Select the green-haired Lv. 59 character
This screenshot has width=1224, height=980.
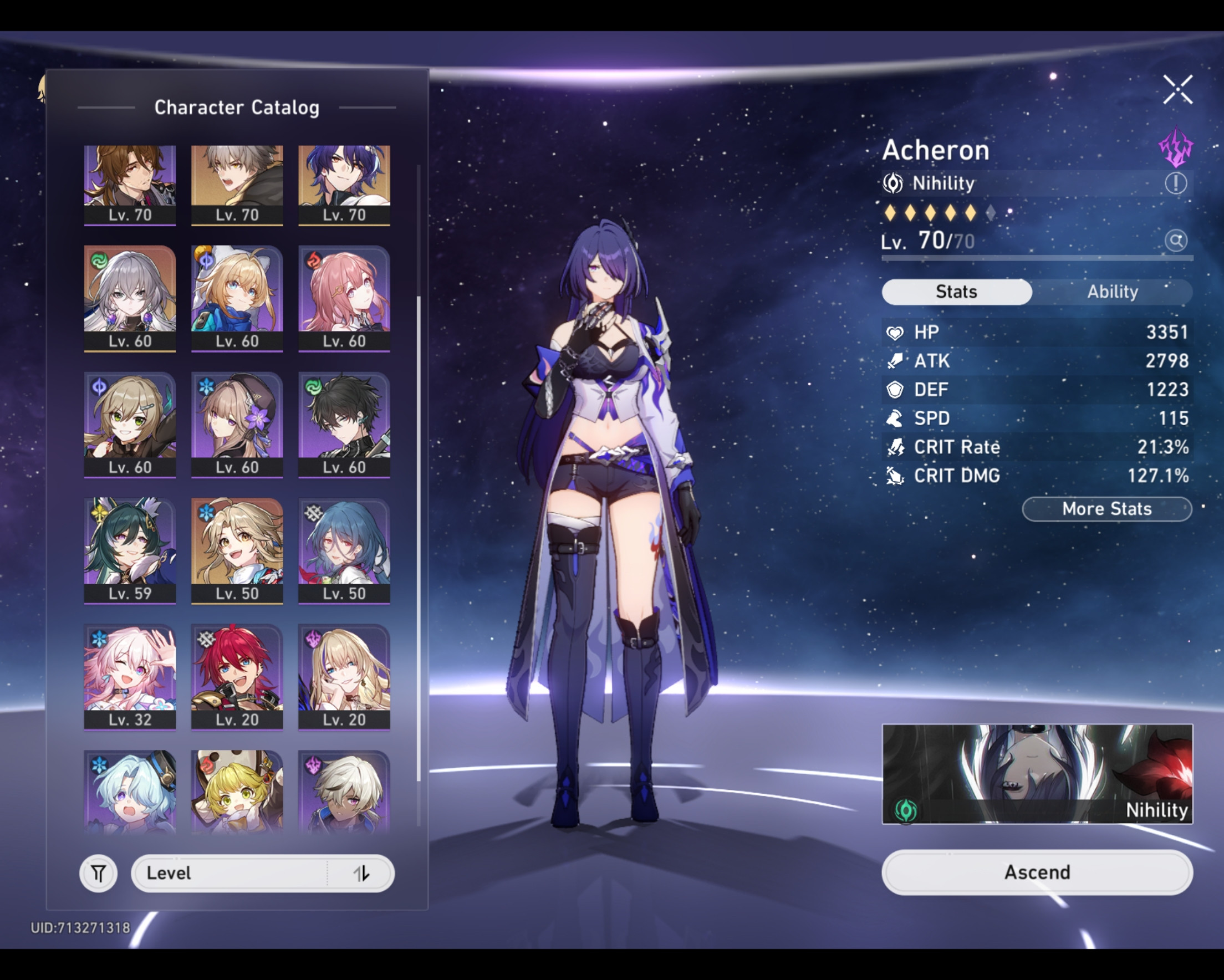[130, 550]
